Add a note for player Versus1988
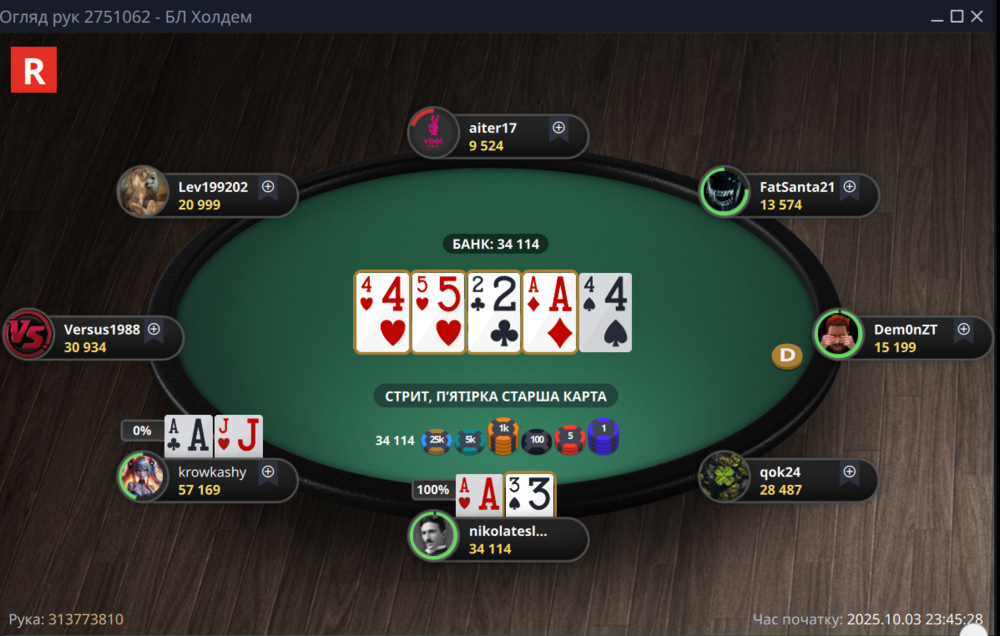 point(154,328)
